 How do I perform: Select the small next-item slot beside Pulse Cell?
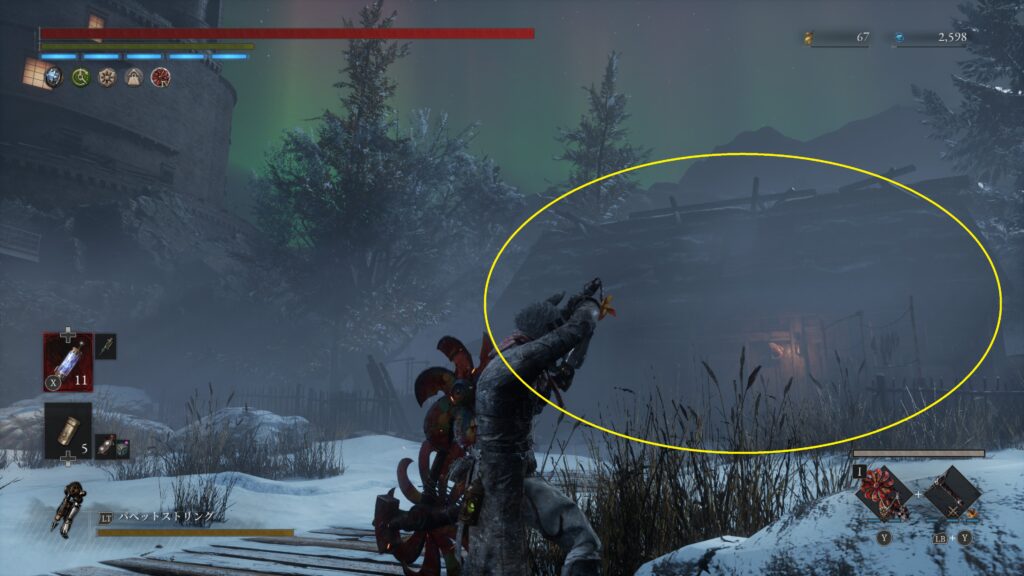tap(106, 346)
